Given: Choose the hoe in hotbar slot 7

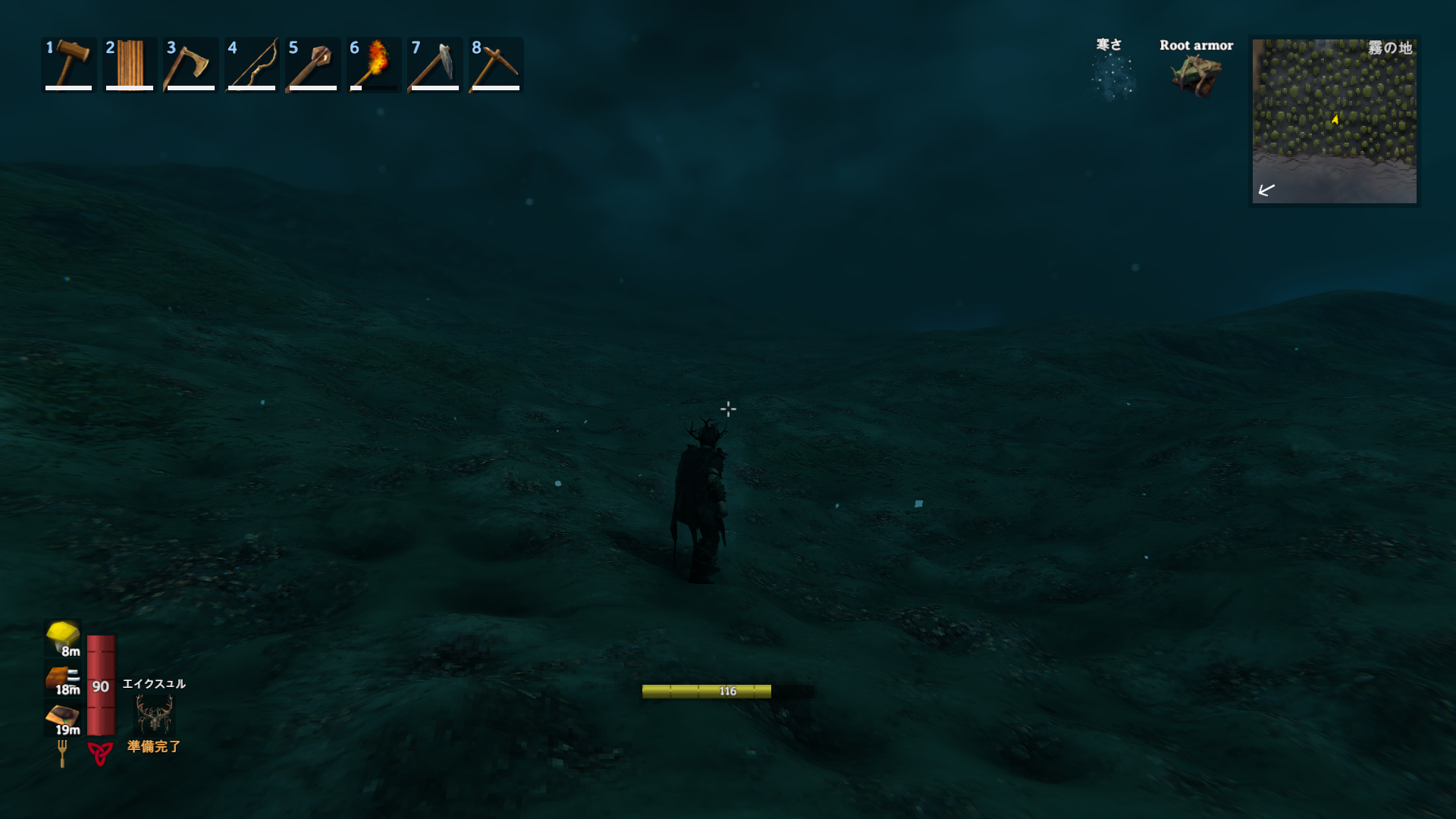Looking at the screenshot, I should 435,64.
